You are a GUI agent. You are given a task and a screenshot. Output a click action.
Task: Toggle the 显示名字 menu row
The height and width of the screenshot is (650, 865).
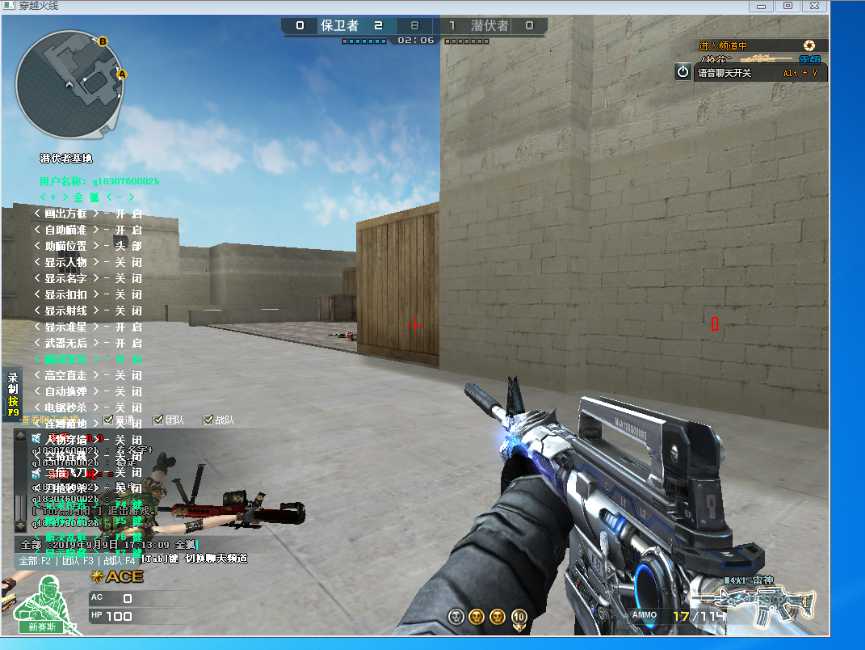coord(88,278)
